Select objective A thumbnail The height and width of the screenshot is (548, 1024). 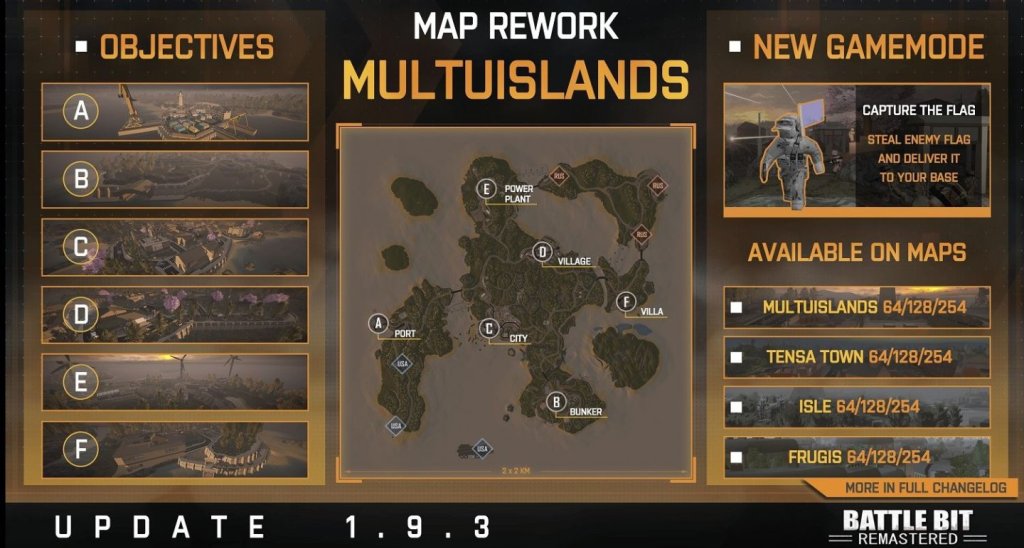tap(175, 112)
